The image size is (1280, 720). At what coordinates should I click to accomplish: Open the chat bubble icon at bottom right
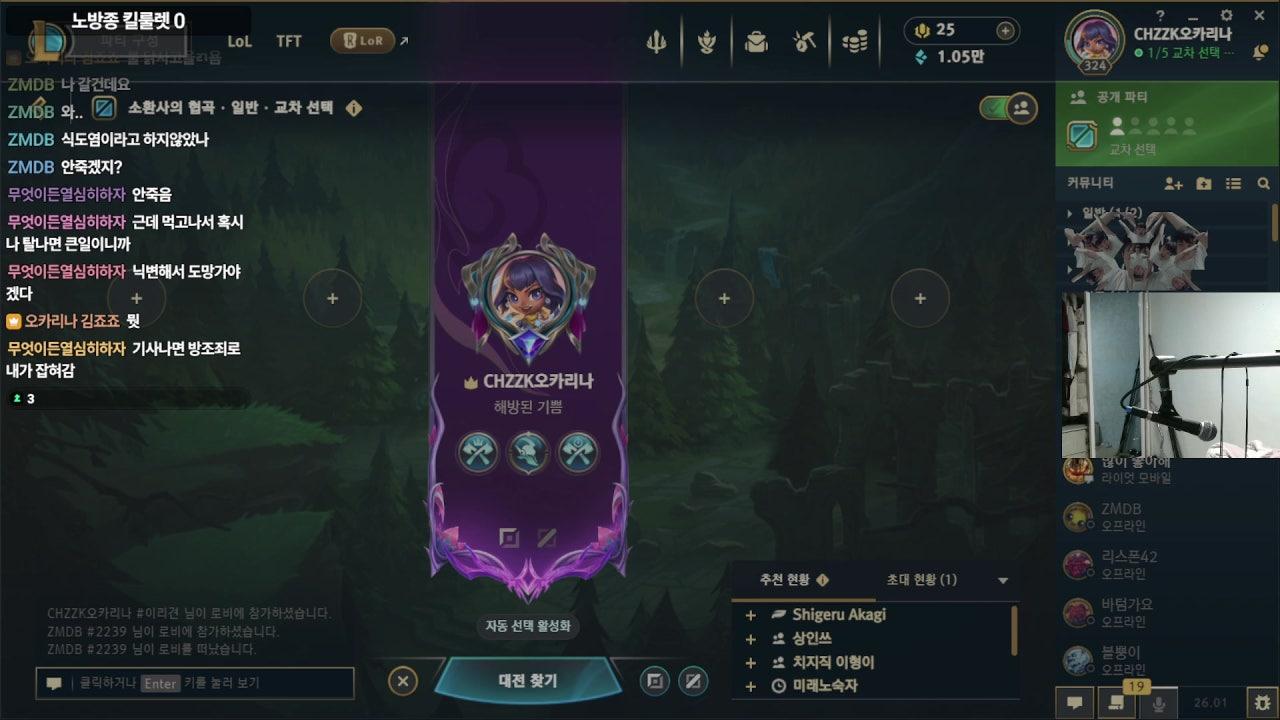(x=1076, y=702)
